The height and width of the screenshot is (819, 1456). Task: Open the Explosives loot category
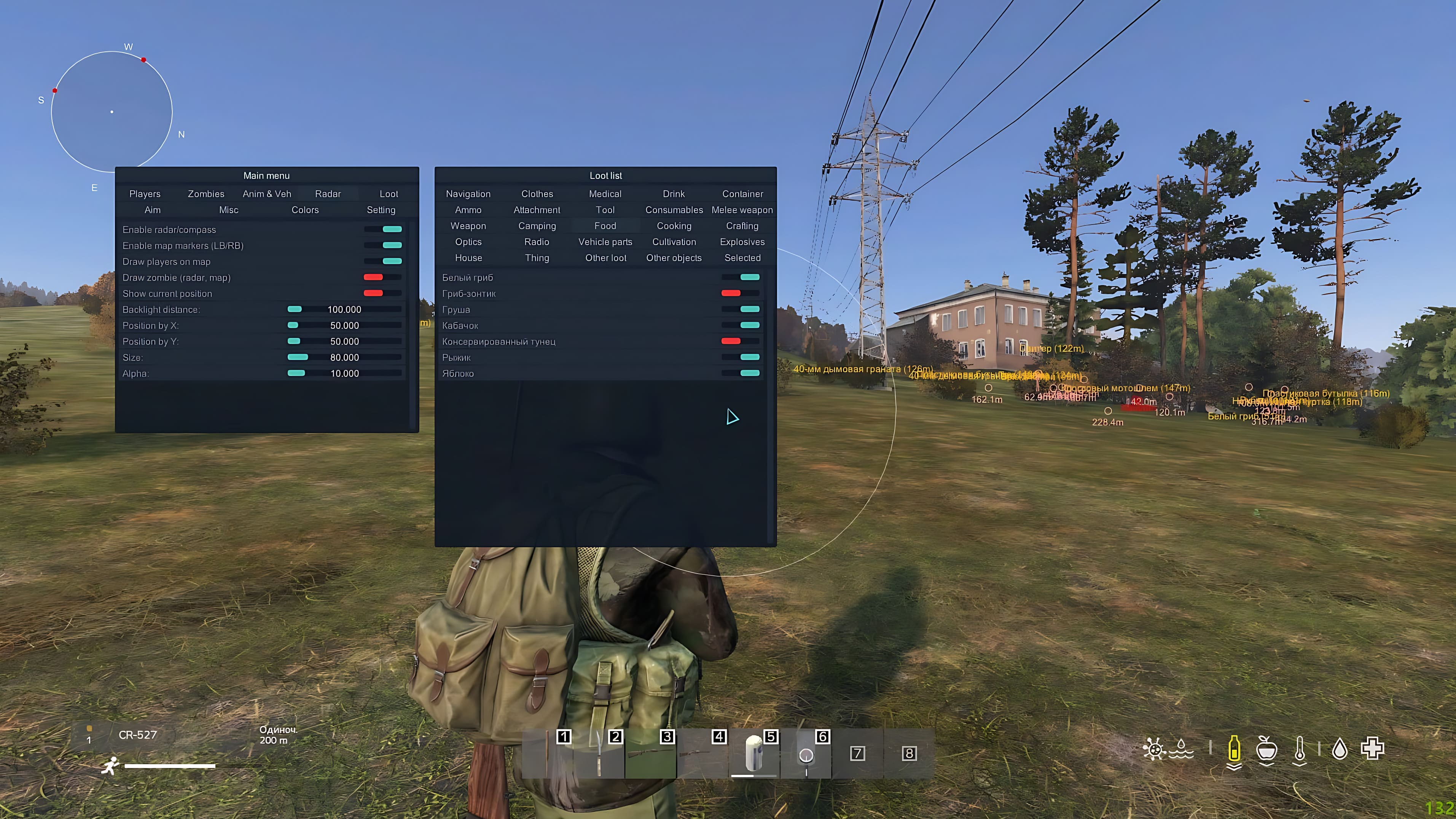[742, 241]
